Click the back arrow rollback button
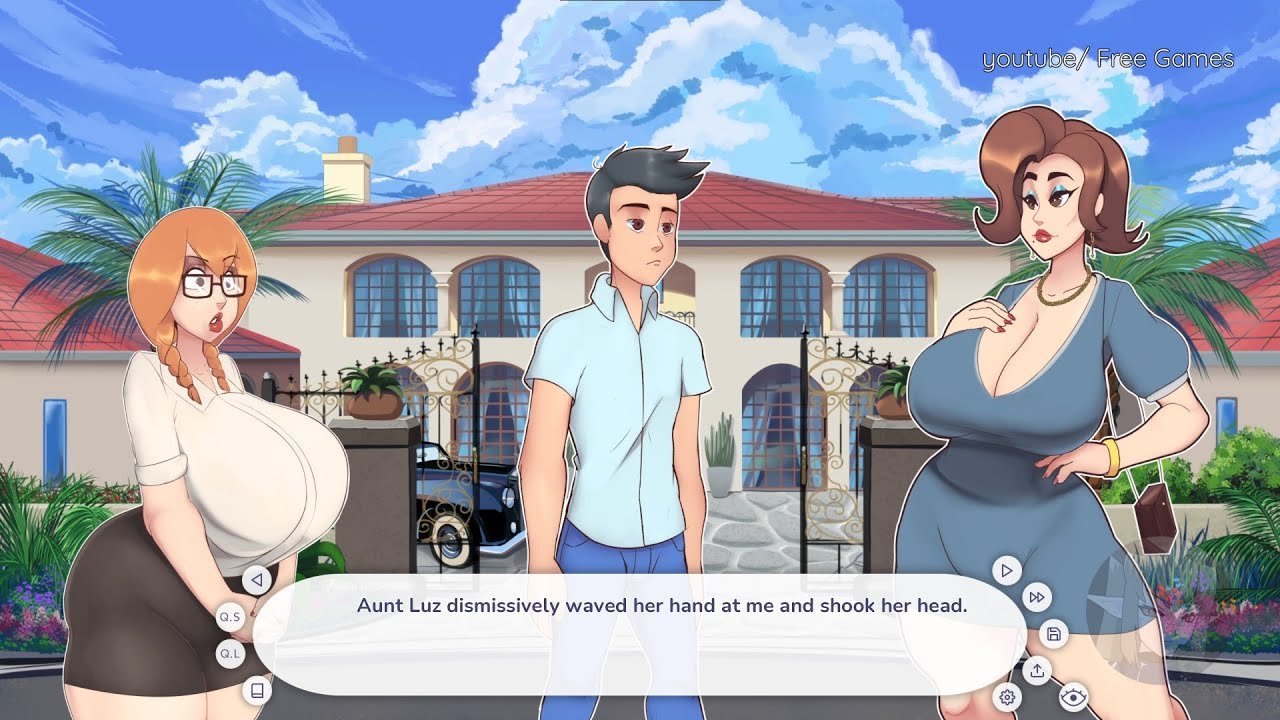The height and width of the screenshot is (720, 1280). pyautogui.click(x=257, y=580)
